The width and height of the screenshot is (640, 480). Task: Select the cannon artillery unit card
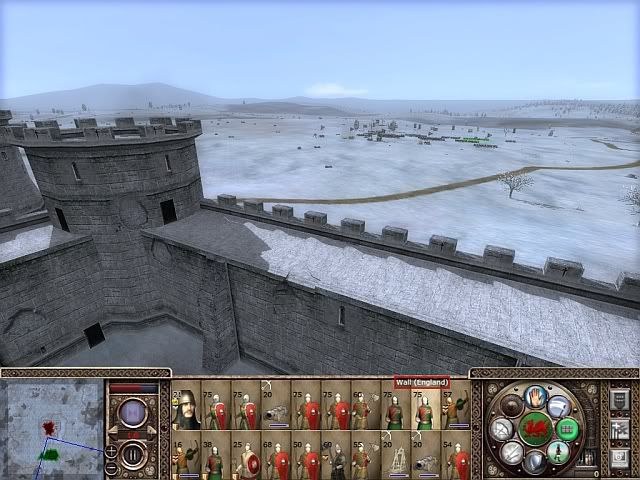point(276,410)
